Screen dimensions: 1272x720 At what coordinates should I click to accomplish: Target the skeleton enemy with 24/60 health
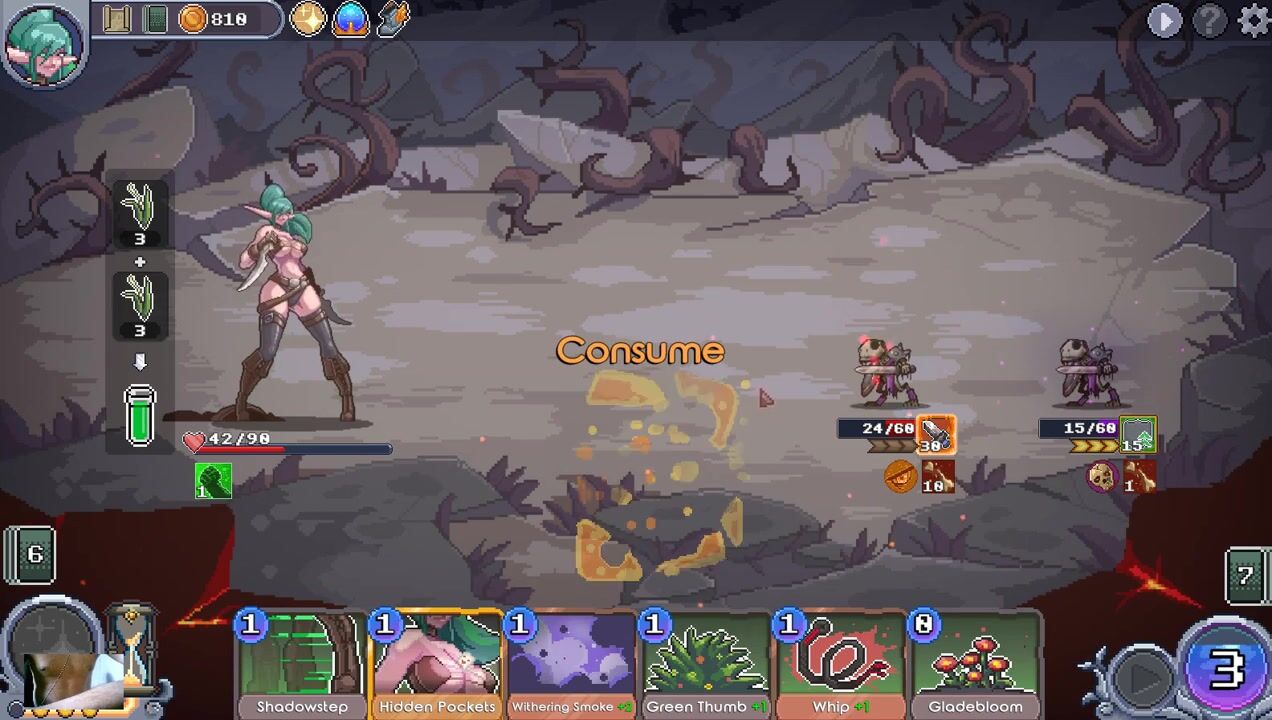tap(886, 374)
